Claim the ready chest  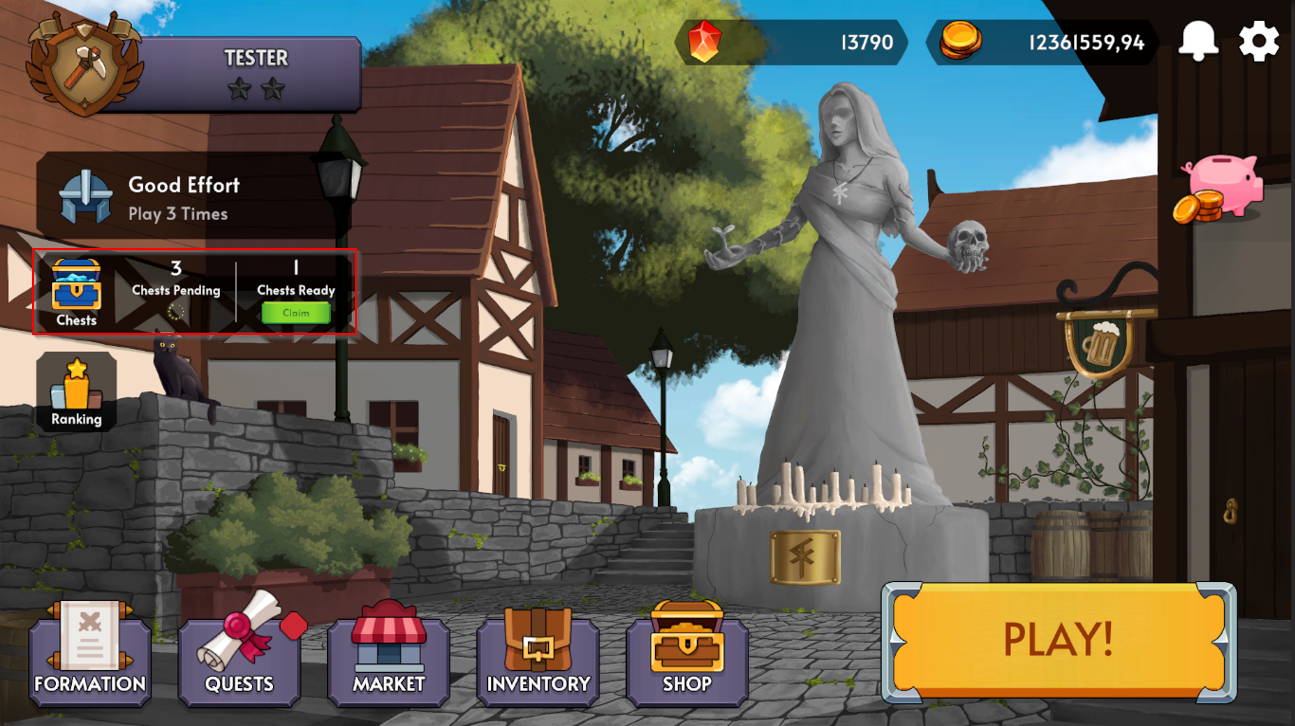[295, 313]
